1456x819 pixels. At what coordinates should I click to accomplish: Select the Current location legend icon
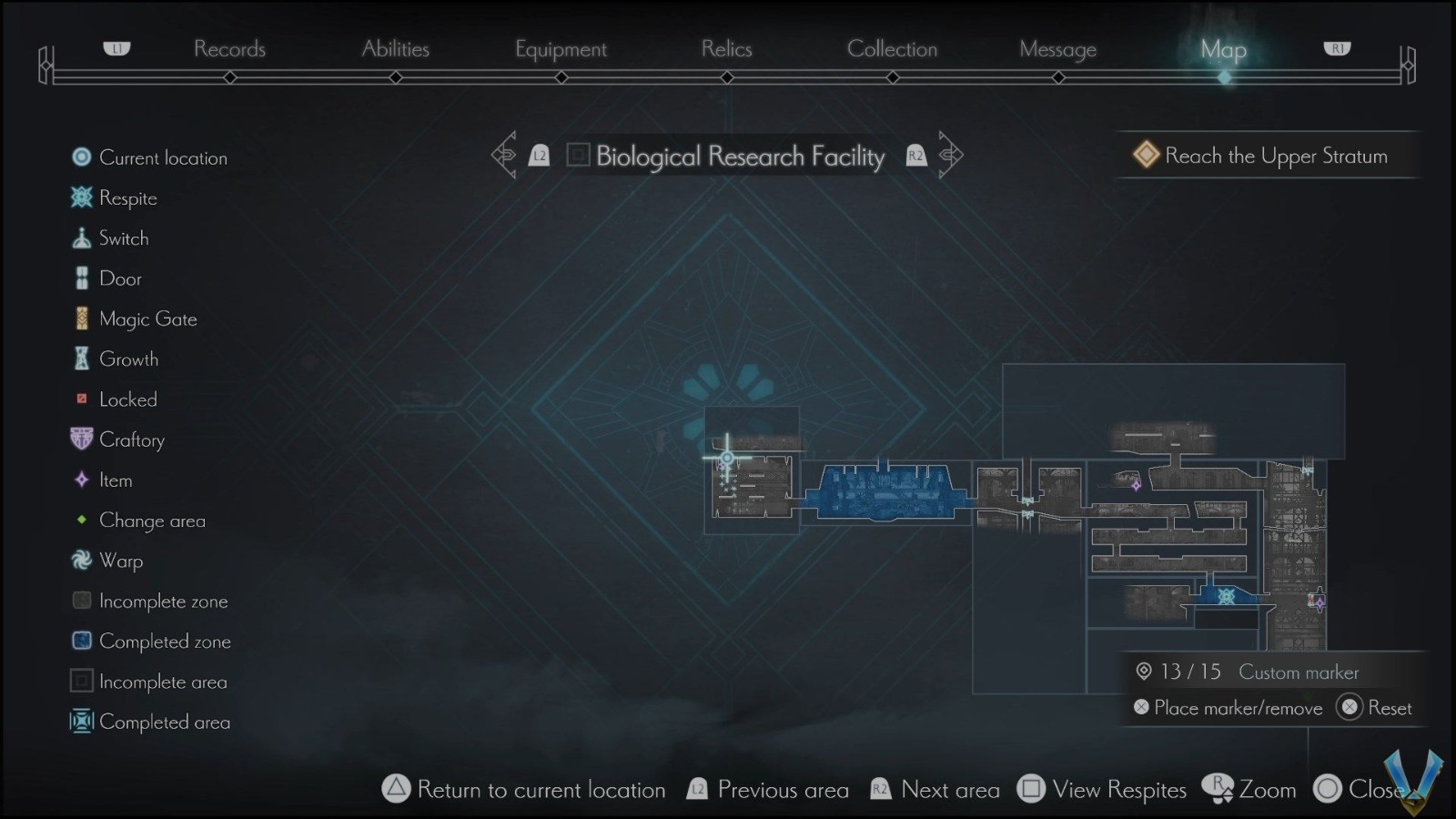(x=82, y=157)
